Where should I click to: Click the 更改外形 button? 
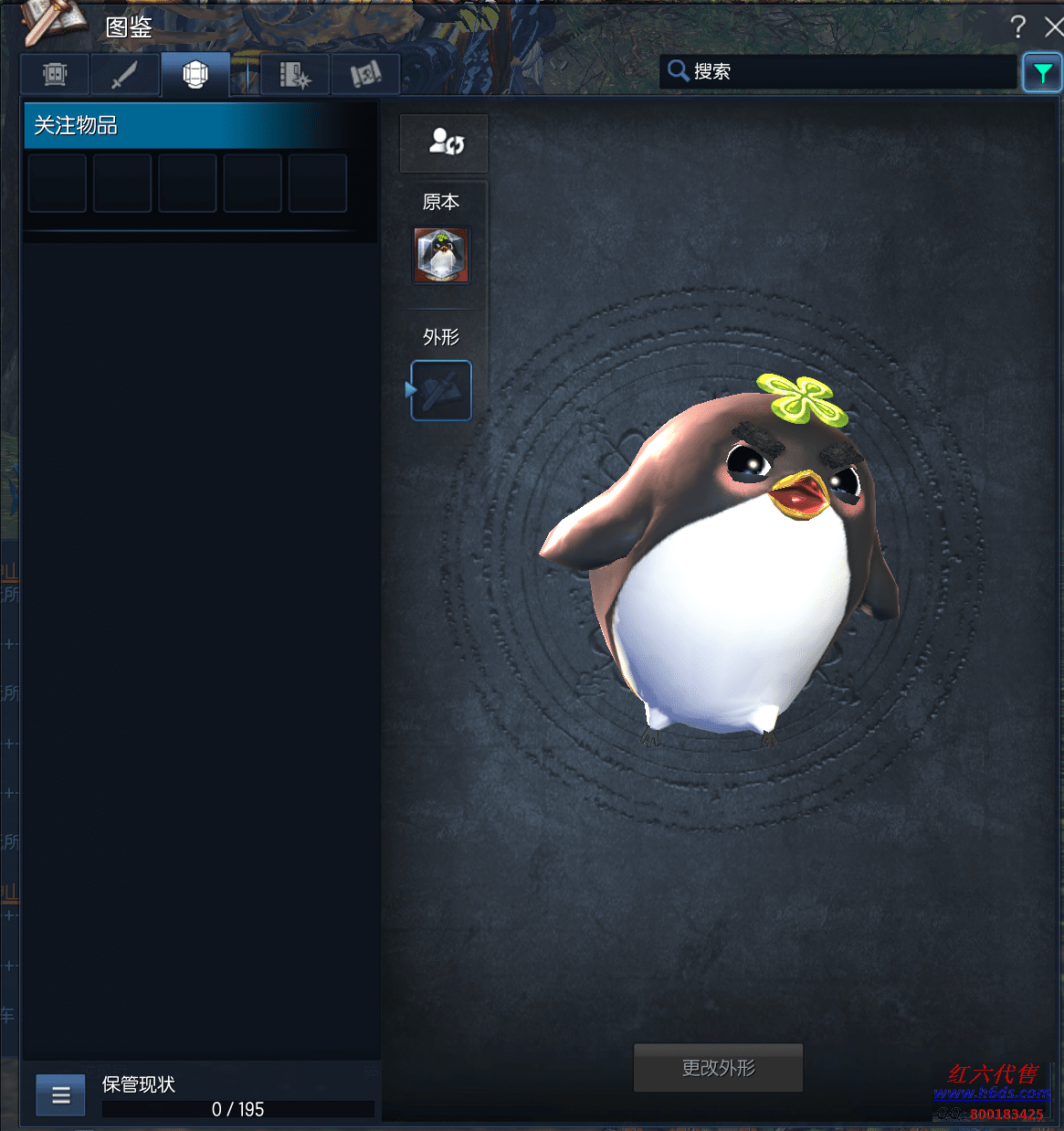(718, 1068)
